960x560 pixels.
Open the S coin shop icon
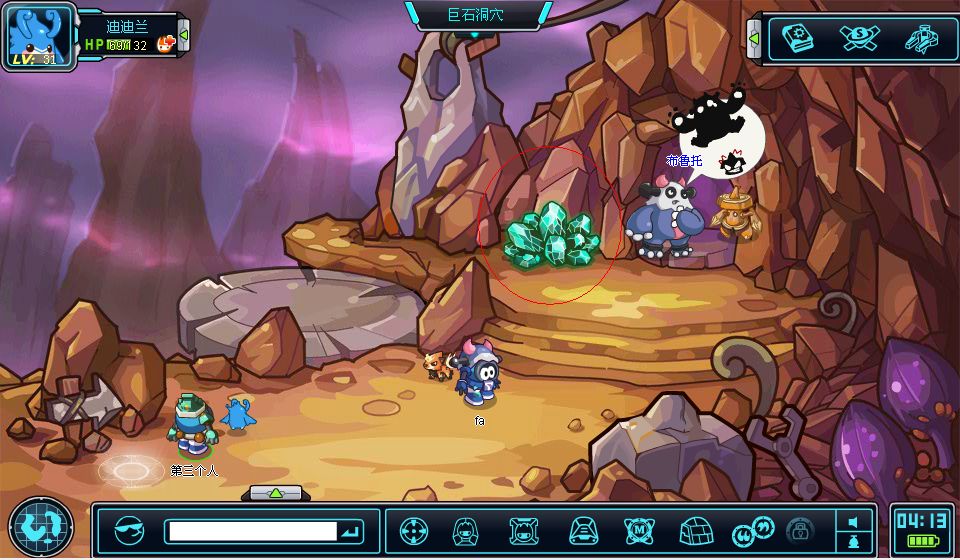pyautogui.click(x=859, y=38)
